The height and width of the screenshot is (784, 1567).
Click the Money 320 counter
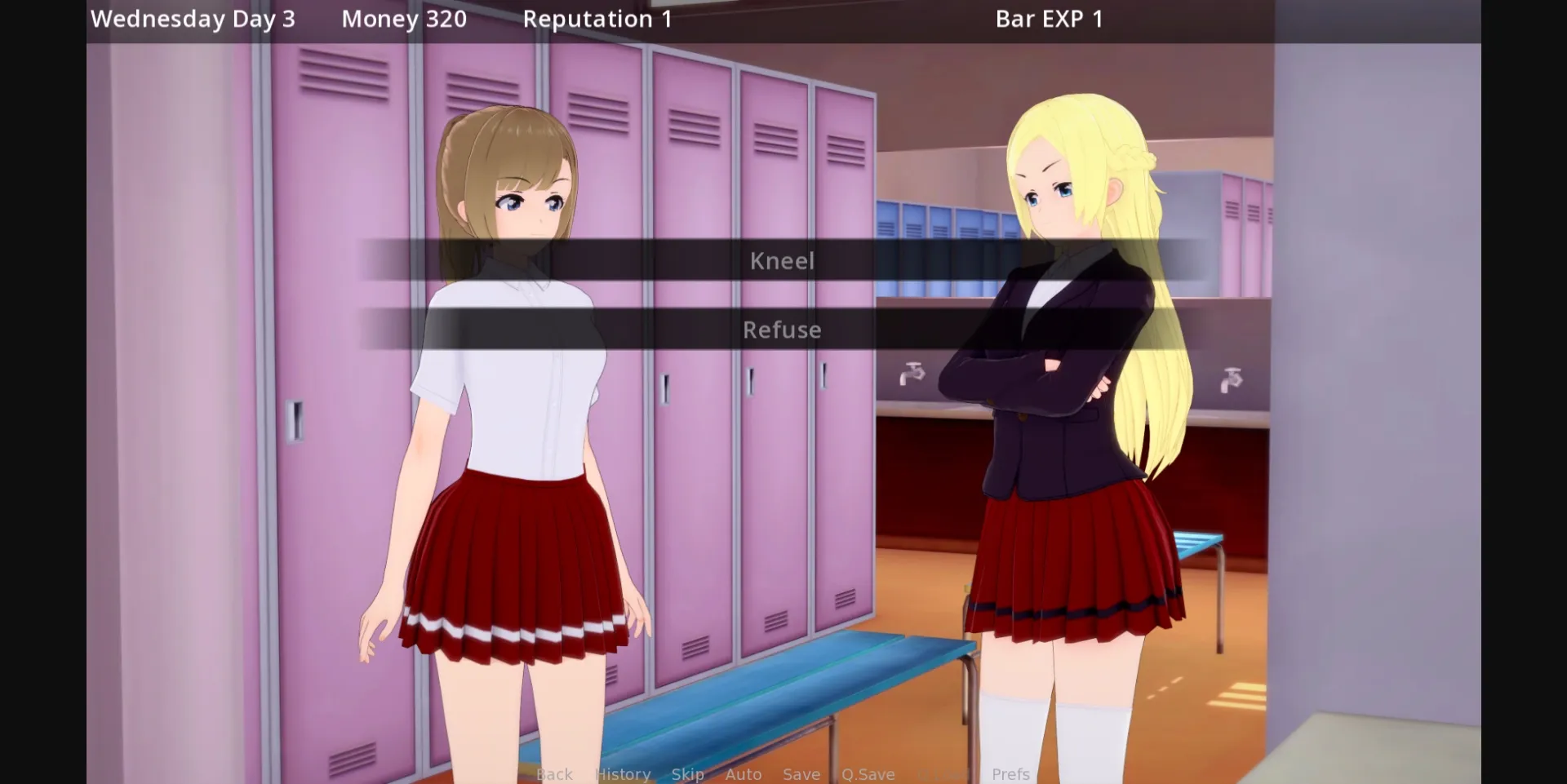(403, 18)
